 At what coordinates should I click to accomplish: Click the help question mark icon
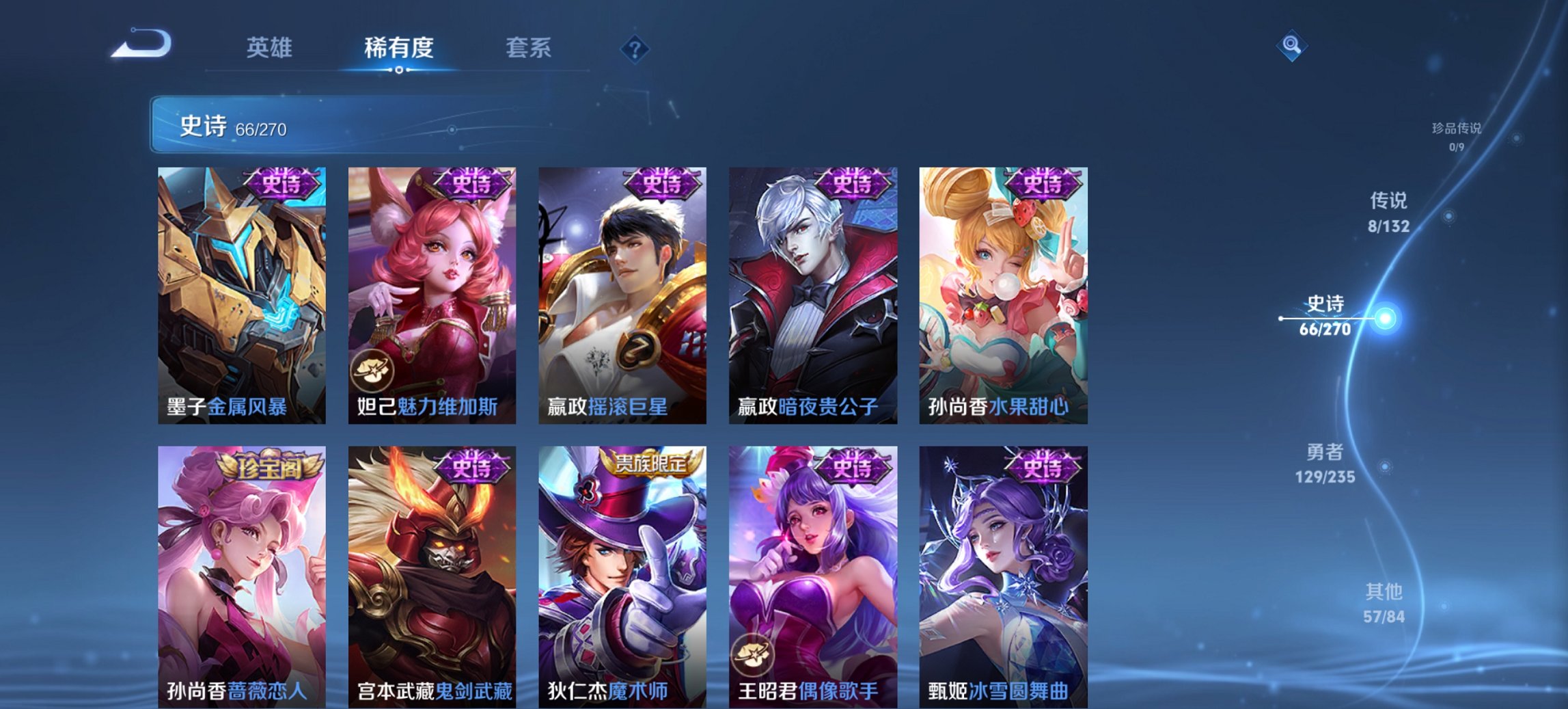pyautogui.click(x=635, y=49)
